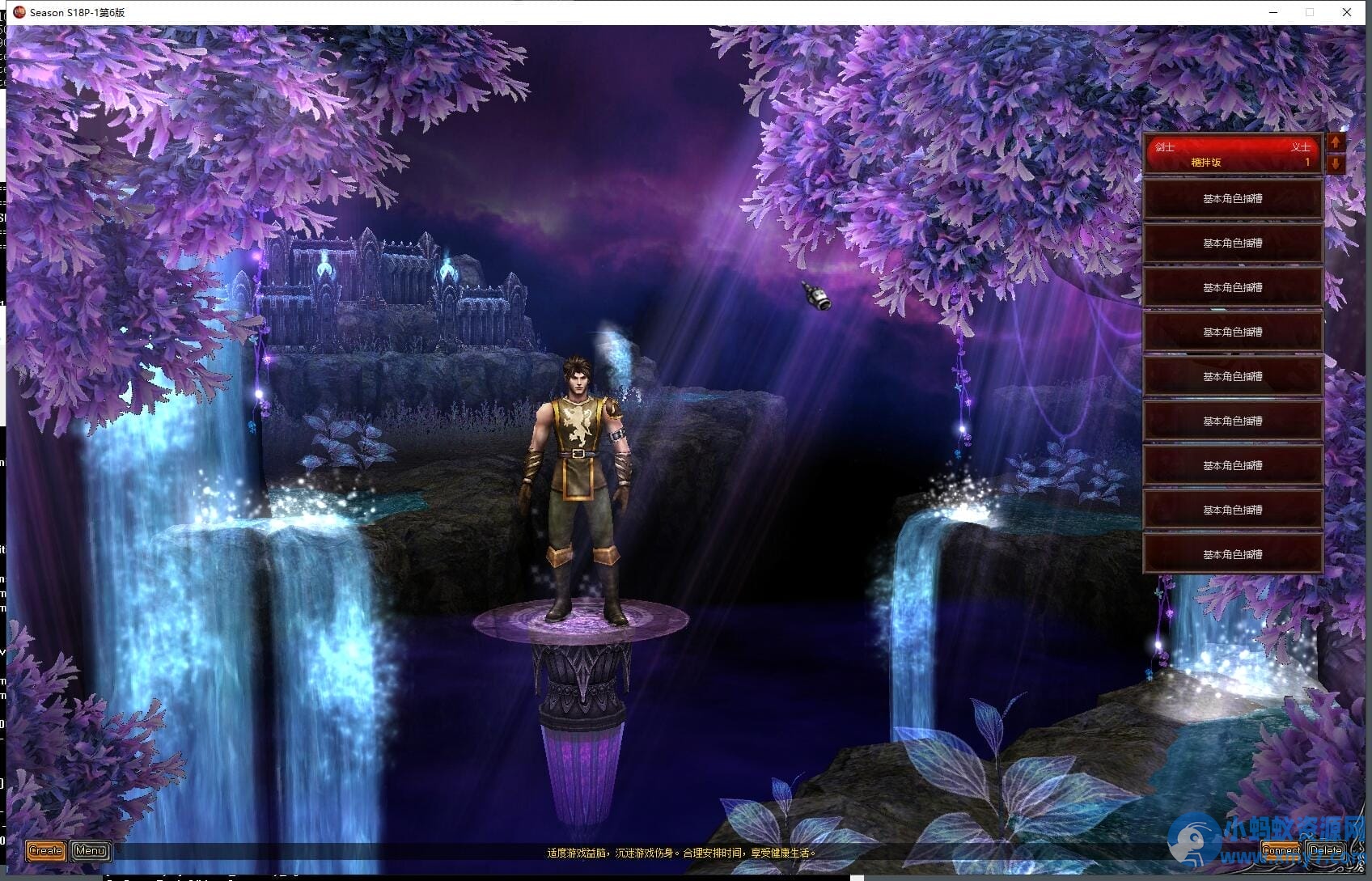Viewport: 1372px width, 881px height.
Task: Open the Menu button
Action: [x=90, y=850]
